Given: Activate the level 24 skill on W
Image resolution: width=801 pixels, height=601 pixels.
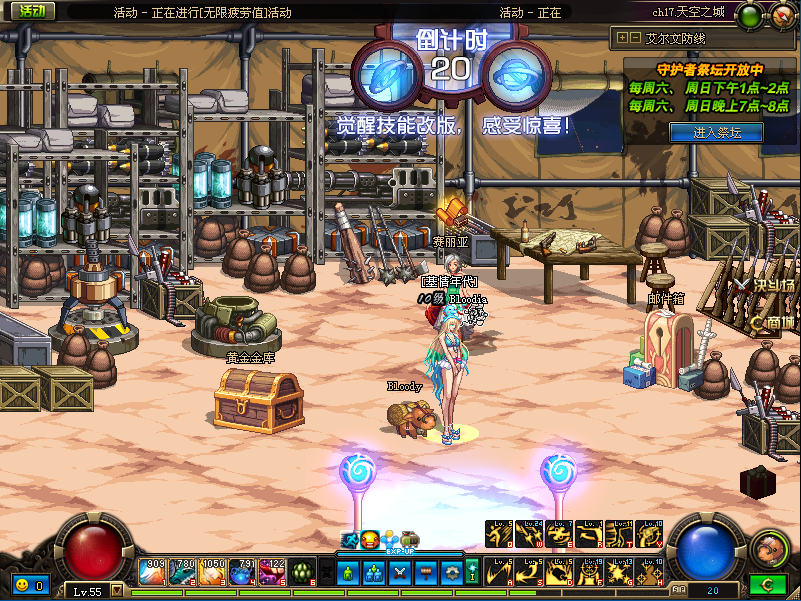Looking at the screenshot, I should 529,535.
